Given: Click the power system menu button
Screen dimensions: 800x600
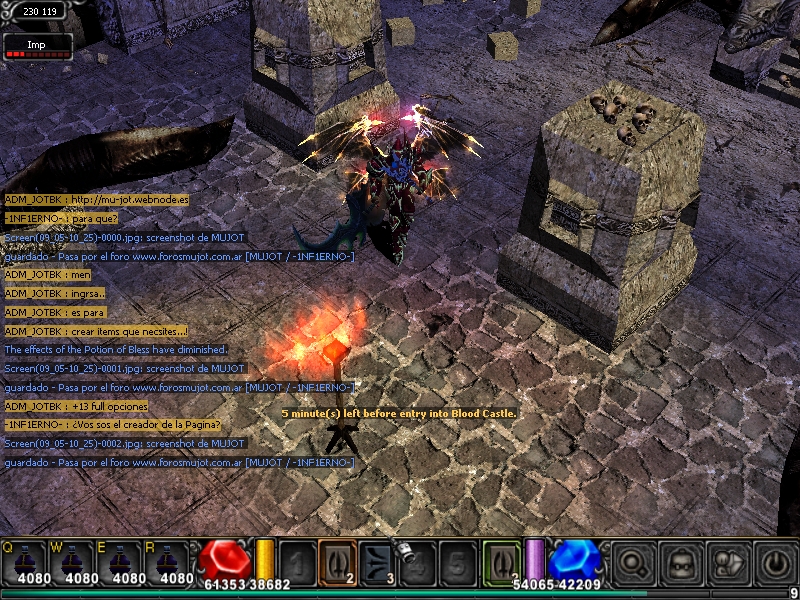Looking at the screenshot, I should pos(775,563).
